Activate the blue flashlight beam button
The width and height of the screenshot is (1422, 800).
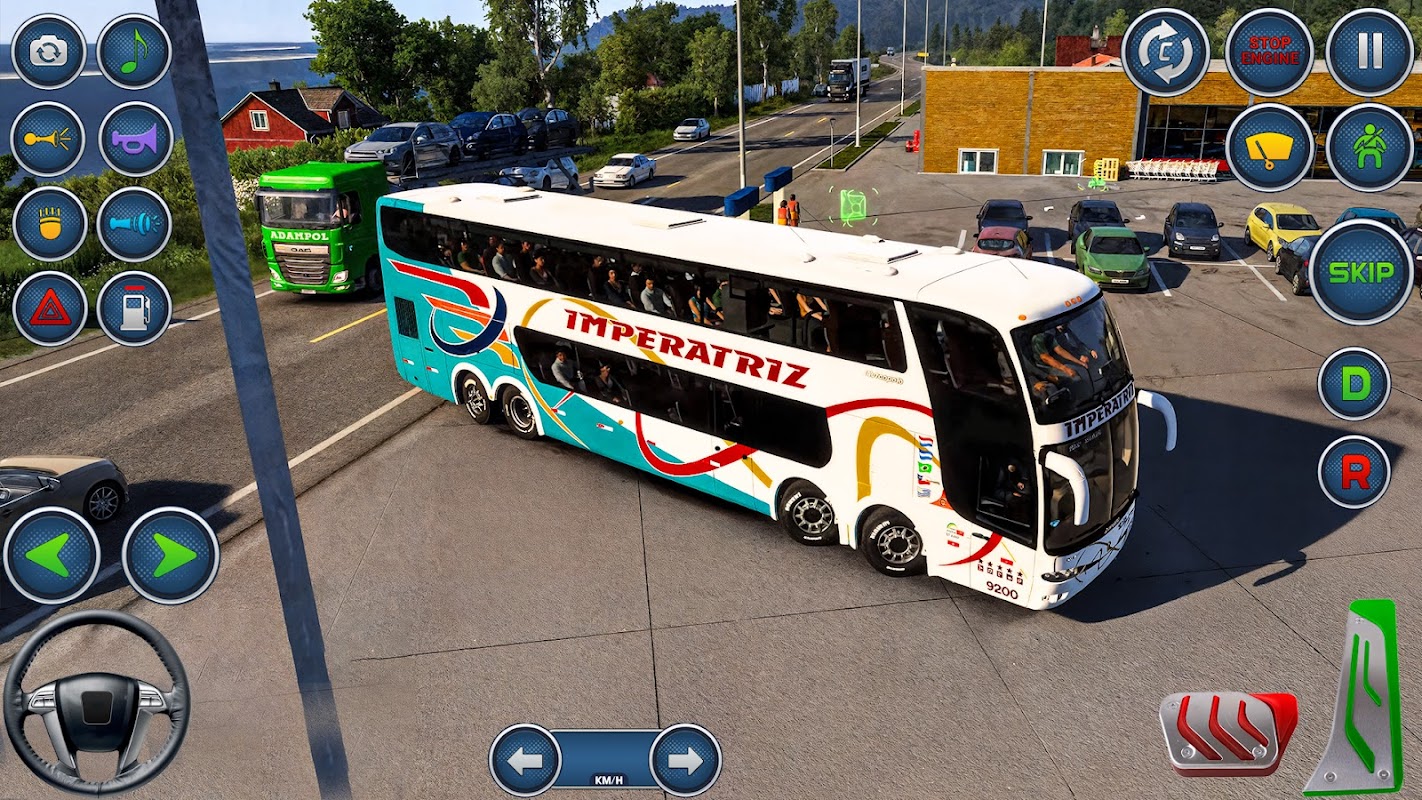pos(134,224)
